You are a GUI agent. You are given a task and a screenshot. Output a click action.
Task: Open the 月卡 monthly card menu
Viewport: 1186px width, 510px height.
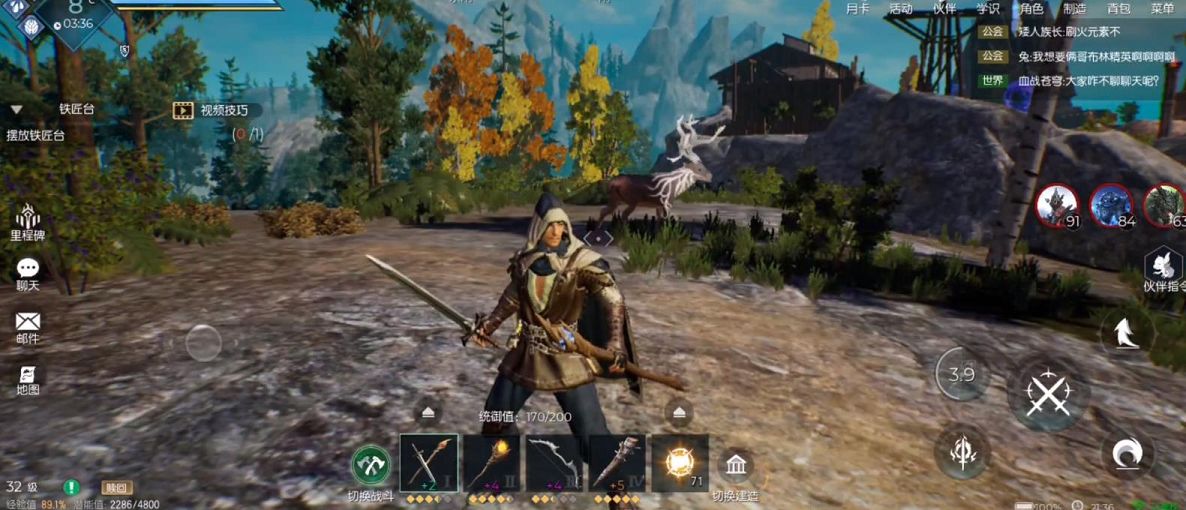(857, 9)
